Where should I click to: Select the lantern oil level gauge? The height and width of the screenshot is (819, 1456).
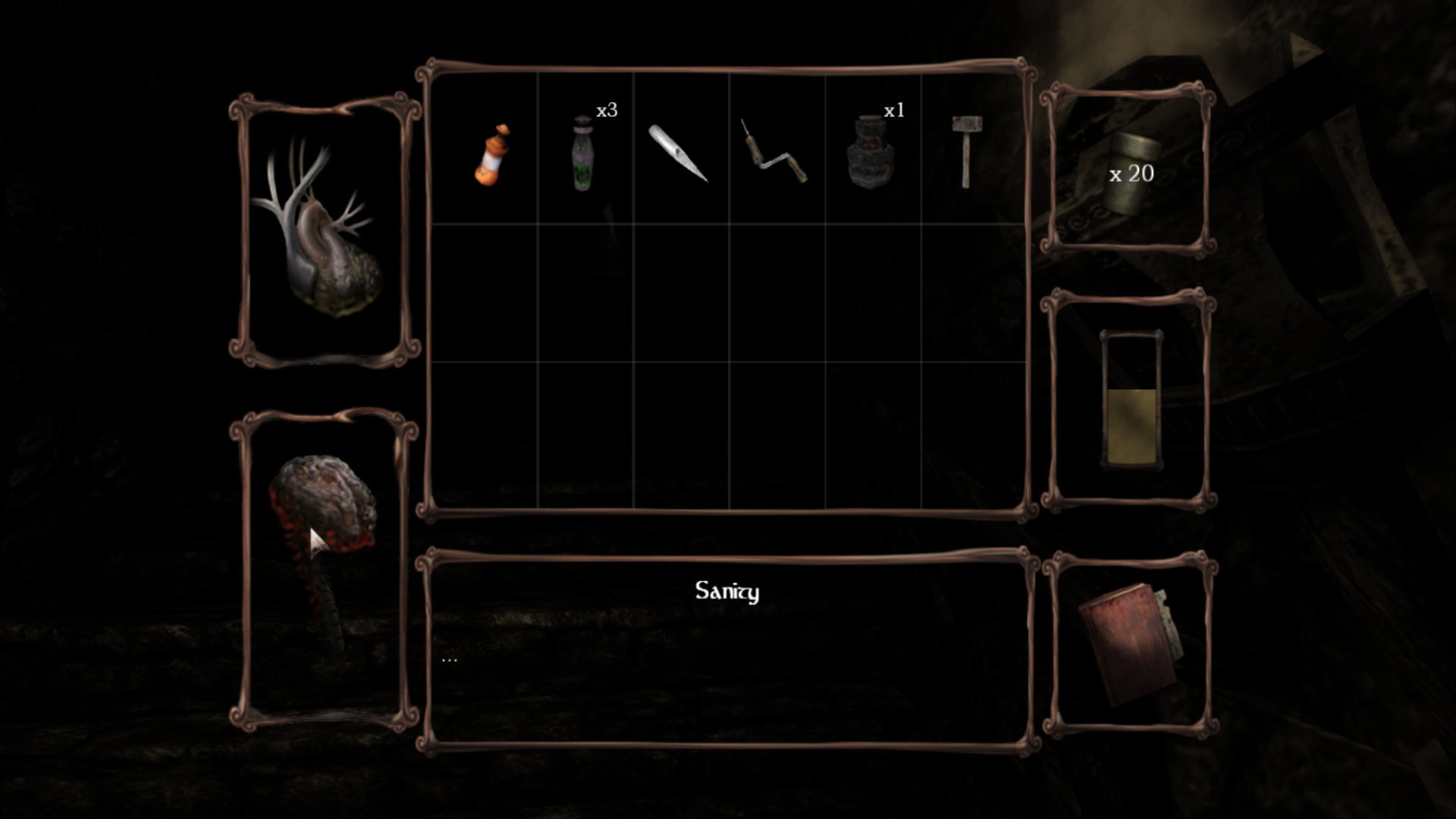[1130, 400]
